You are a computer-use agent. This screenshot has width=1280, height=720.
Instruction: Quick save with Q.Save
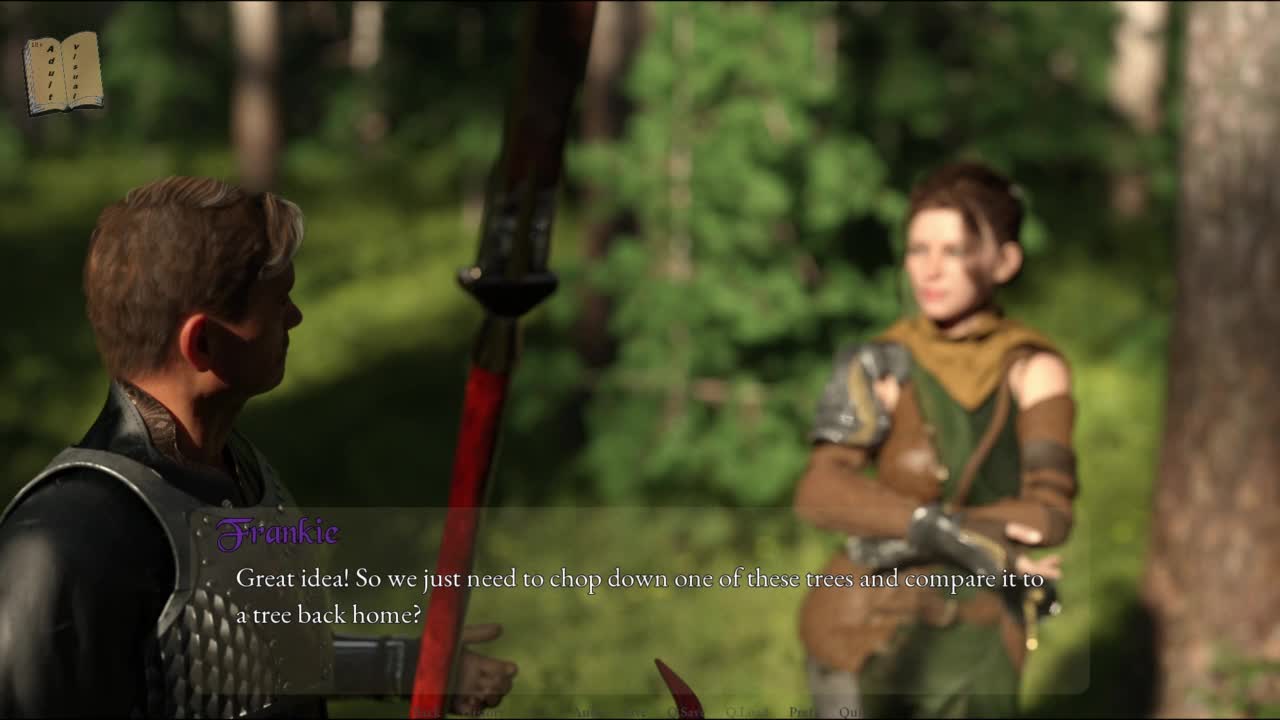[685, 712]
